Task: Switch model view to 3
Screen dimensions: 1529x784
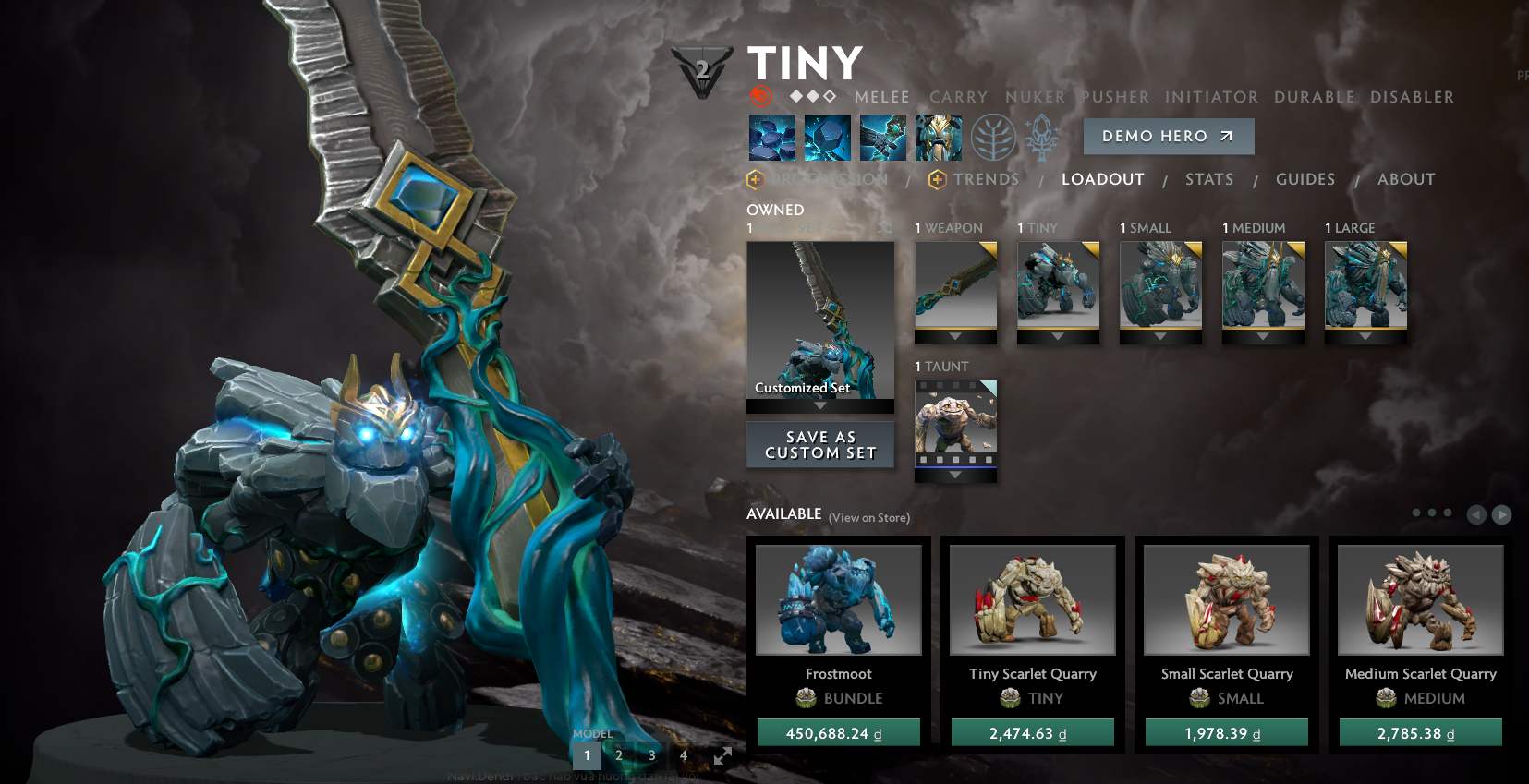Action: (651, 755)
